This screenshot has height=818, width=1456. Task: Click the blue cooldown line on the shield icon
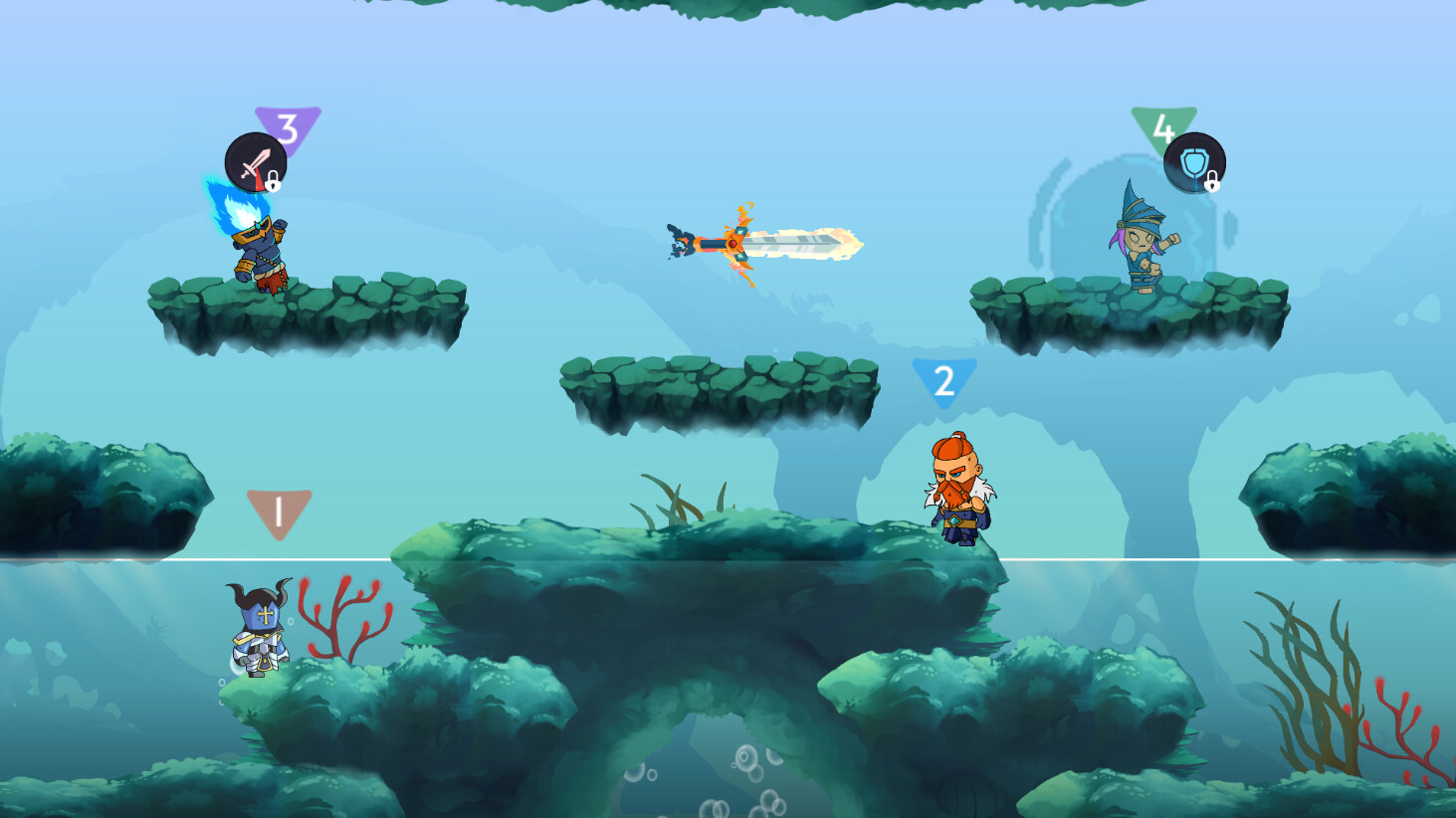pyautogui.click(x=1196, y=183)
